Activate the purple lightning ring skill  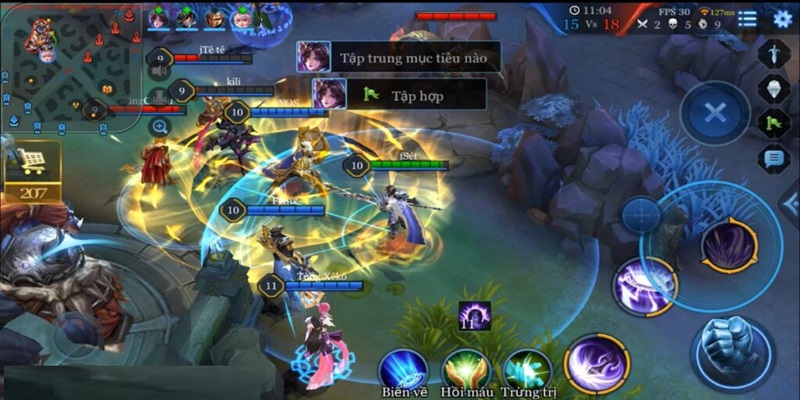[645, 287]
